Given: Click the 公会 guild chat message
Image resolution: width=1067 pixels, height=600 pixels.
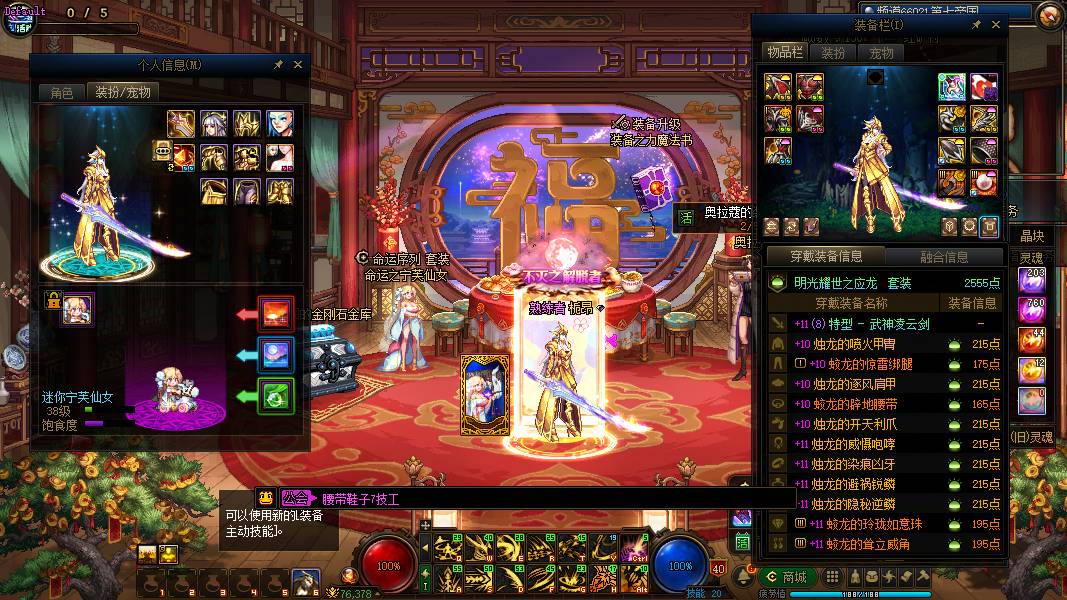Looking at the screenshot, I should [340, 498].
